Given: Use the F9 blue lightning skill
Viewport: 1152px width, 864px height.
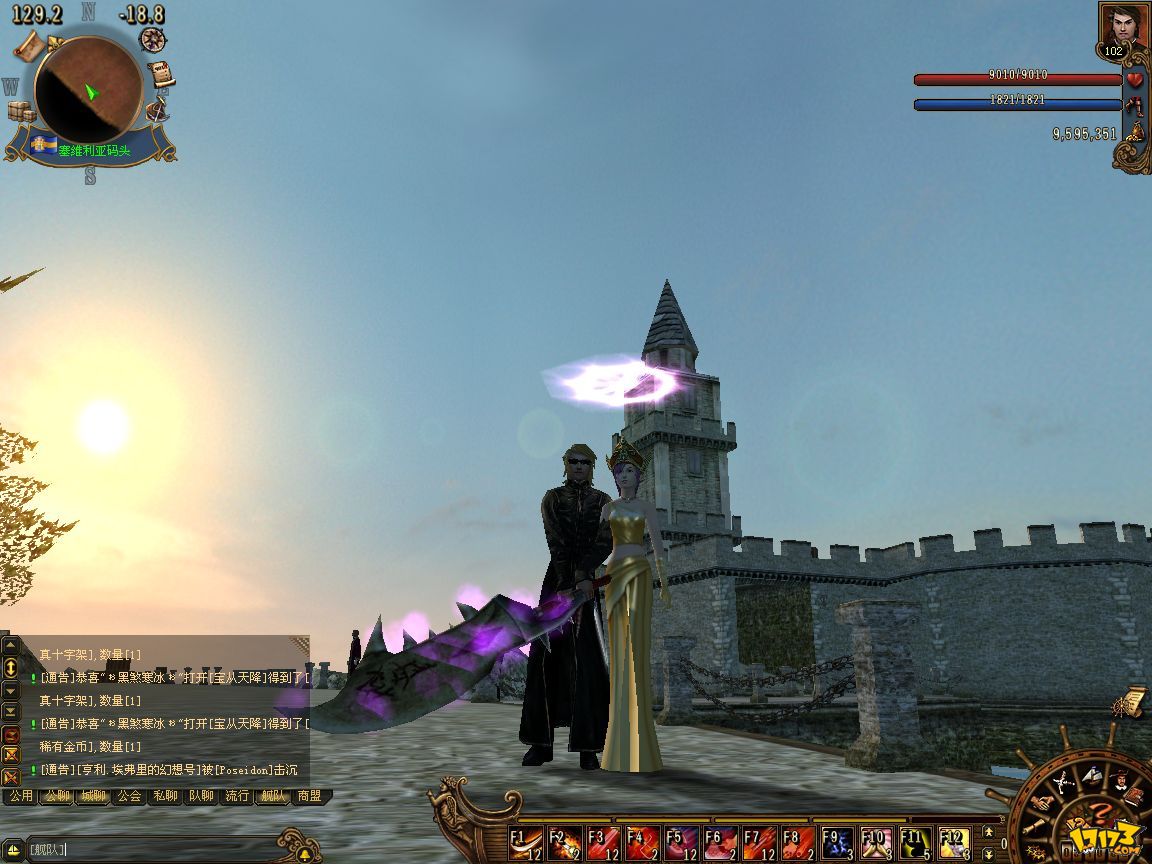Looking at the screenshot, I should [838, 844].
